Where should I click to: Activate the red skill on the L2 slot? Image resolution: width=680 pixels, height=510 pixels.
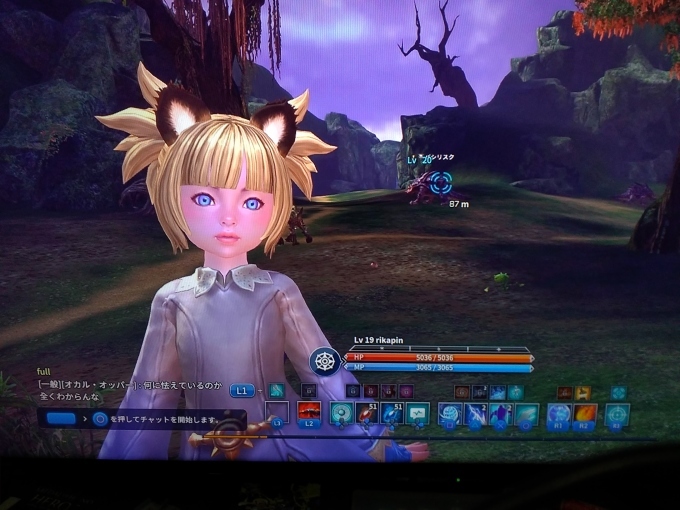coord(309,412)
